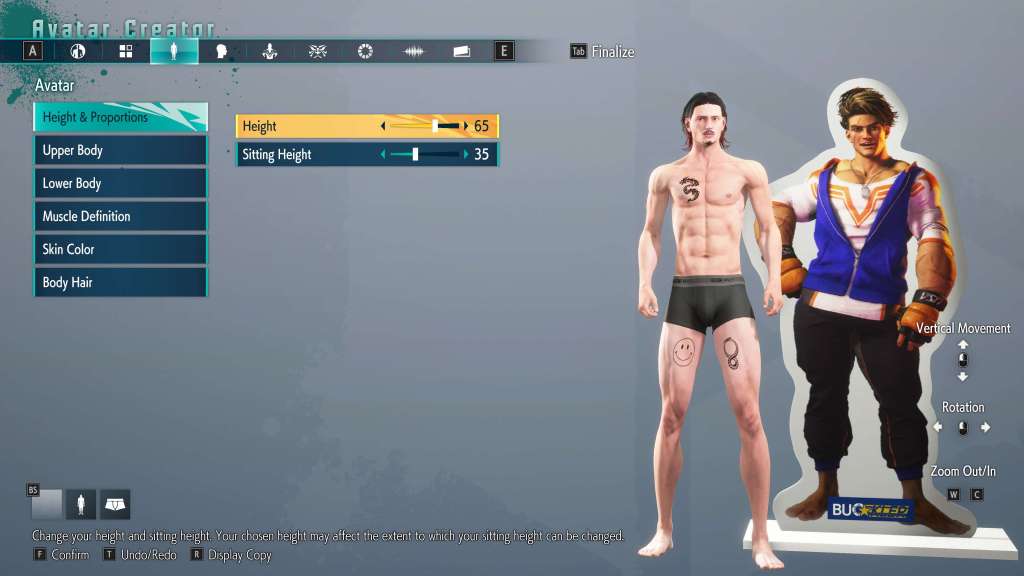Open Muscle Definition settings
Screen dimensions: 1024x576
(x=120, y=217)
